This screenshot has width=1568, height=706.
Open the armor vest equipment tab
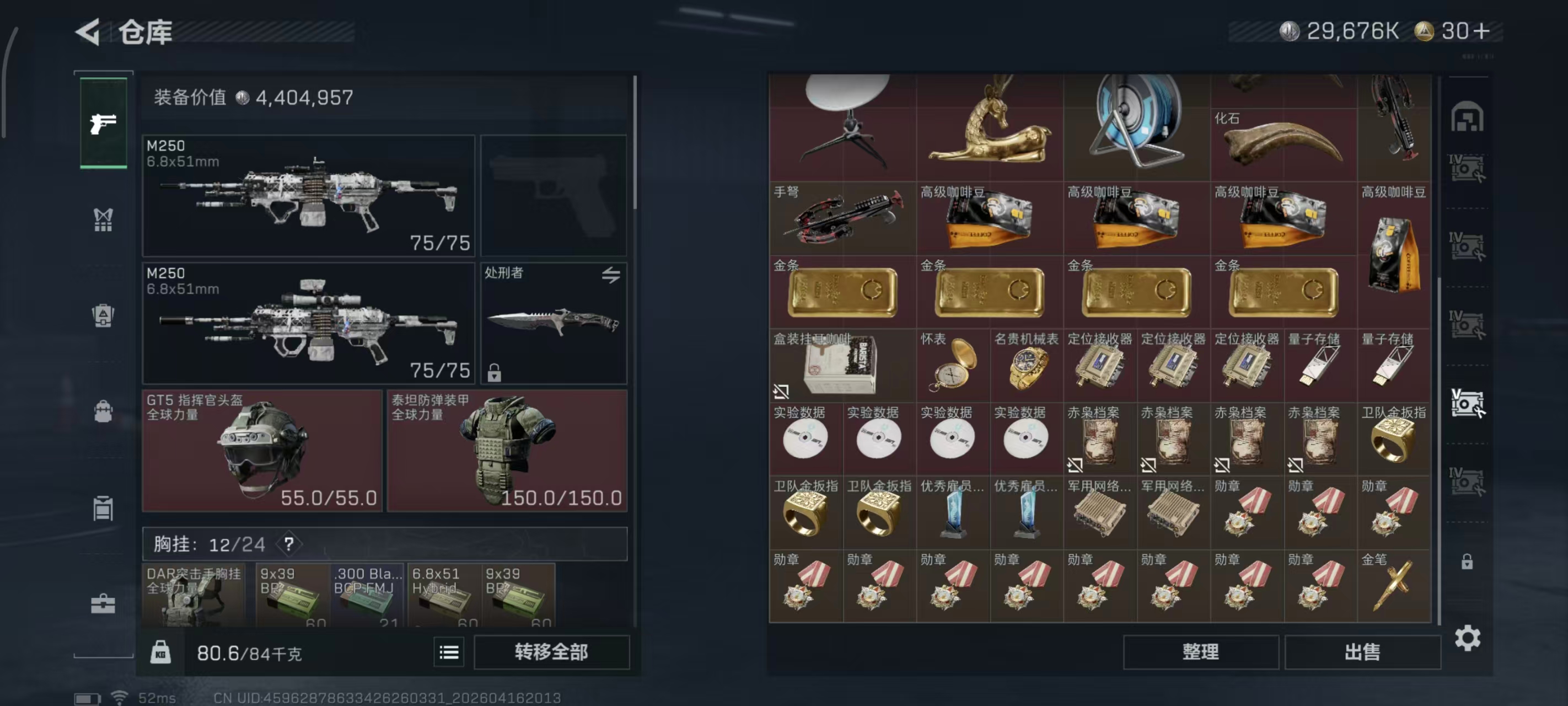pos(104,315)
